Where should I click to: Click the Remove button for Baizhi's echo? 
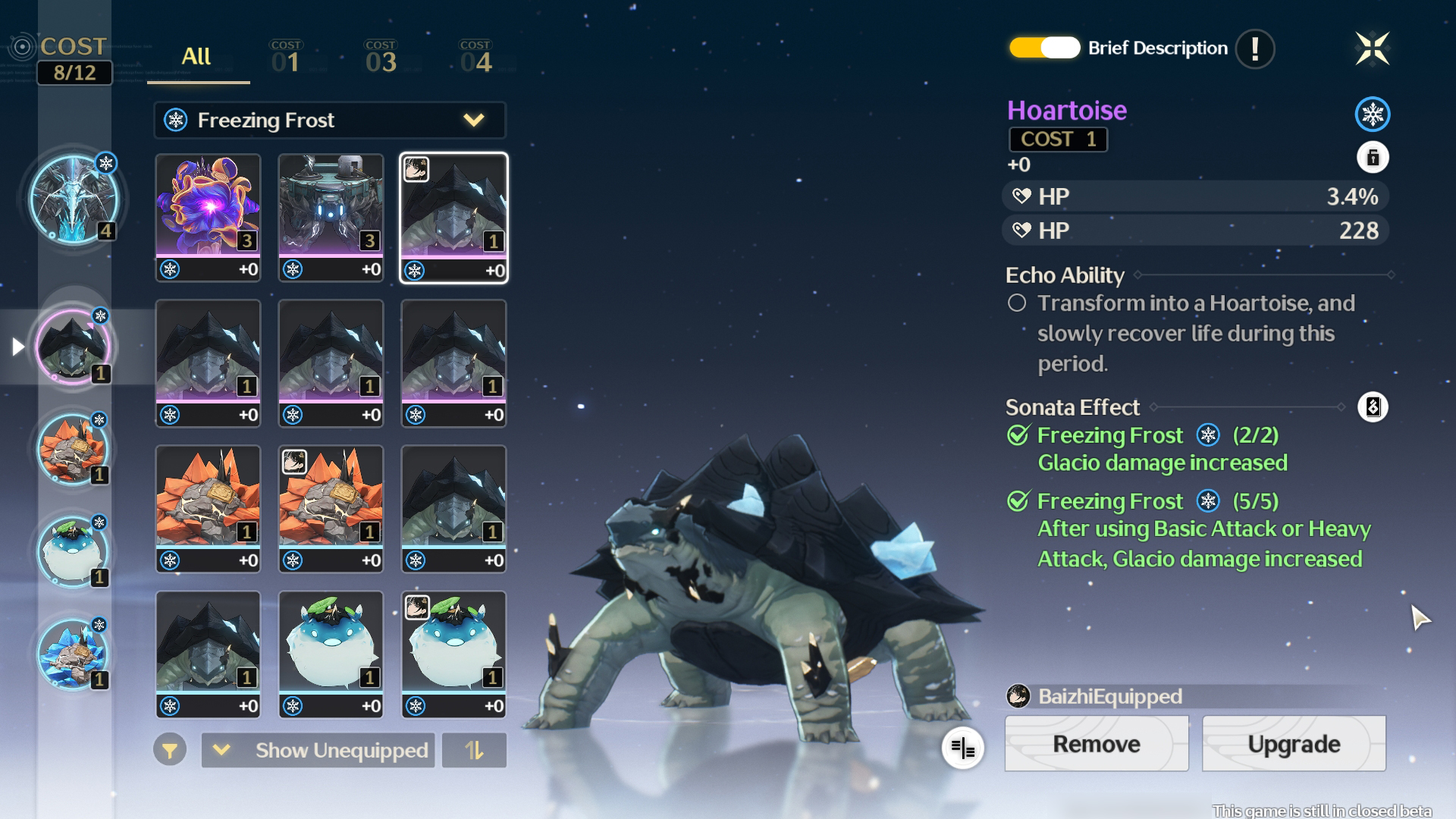pos(1097,744)
